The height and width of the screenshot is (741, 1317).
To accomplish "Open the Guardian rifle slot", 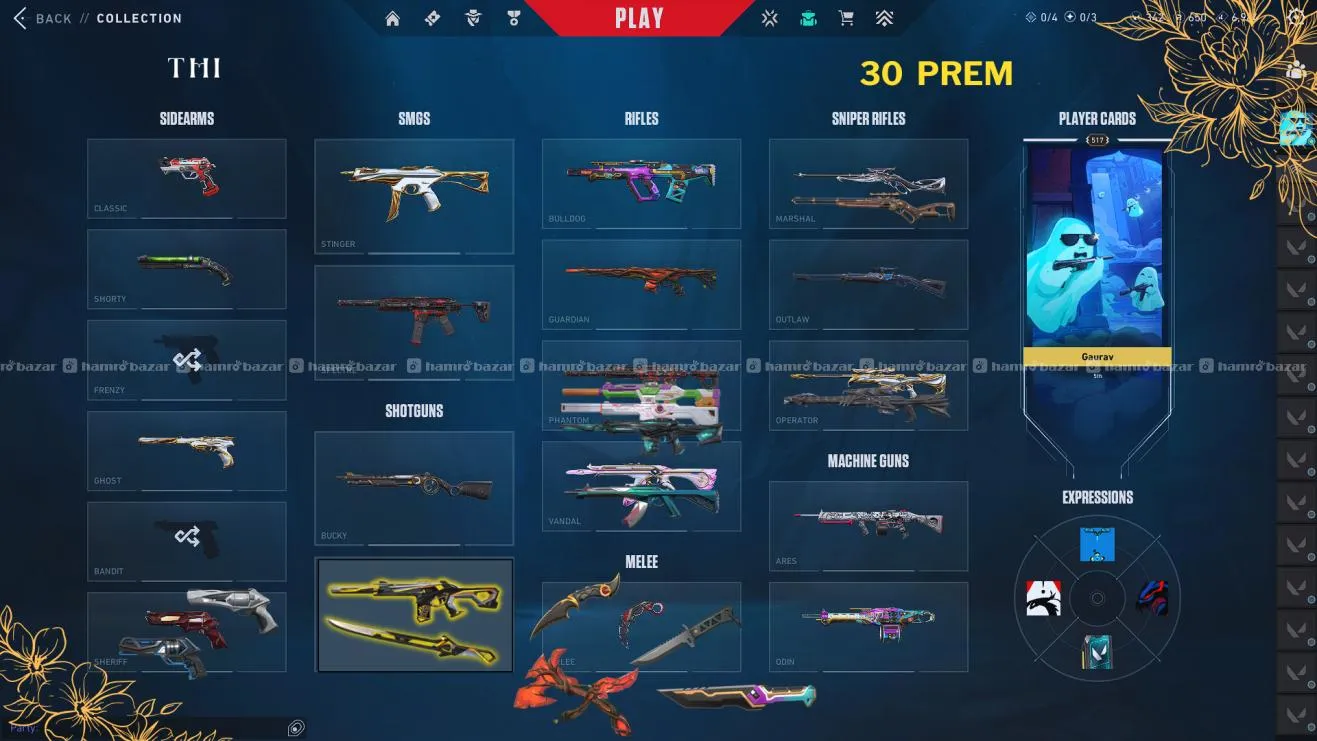I will (x=641, y=284).
